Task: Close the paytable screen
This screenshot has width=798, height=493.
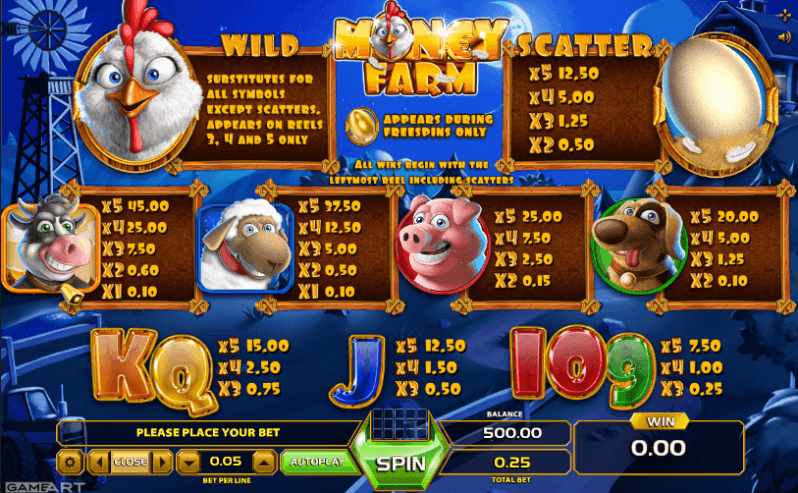Action: [129, 462]
